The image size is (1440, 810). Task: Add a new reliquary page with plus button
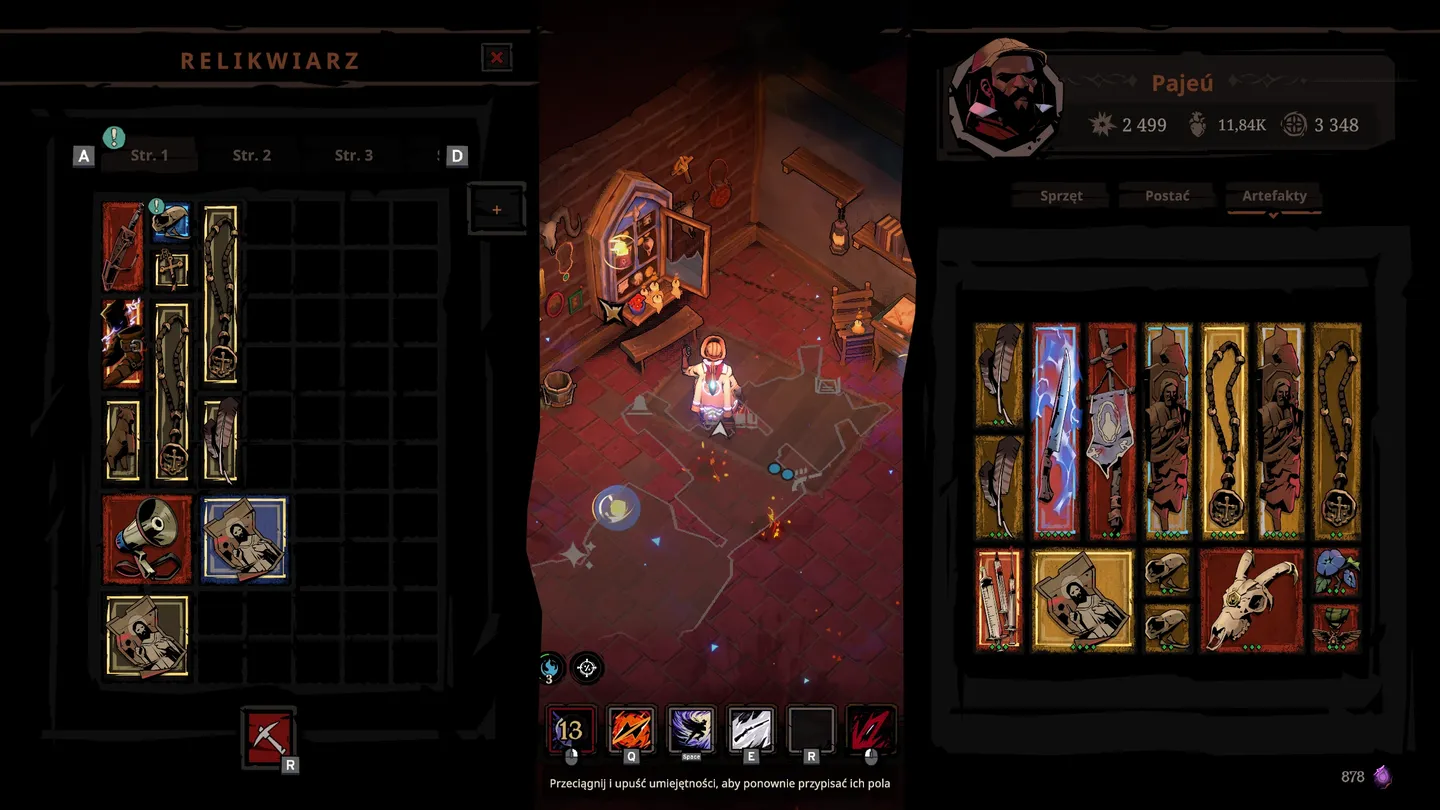tap(496, 209)
